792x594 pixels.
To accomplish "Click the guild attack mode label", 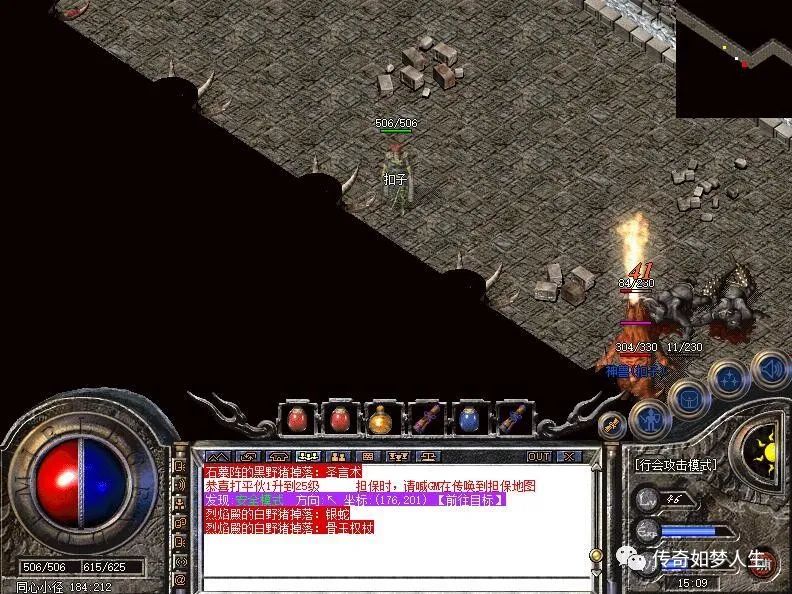I will 677,466.
